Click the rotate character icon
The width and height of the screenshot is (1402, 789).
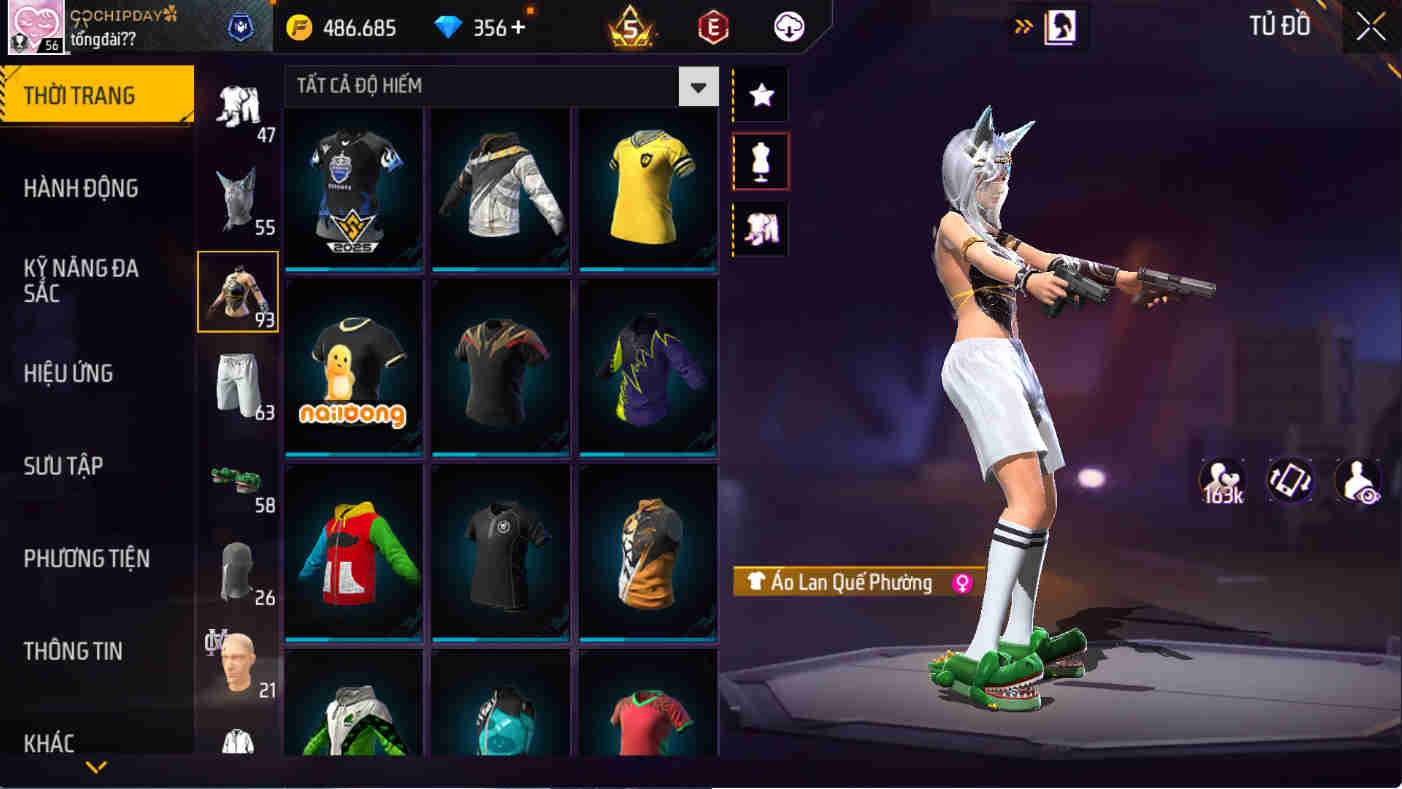coord(1289,481)
